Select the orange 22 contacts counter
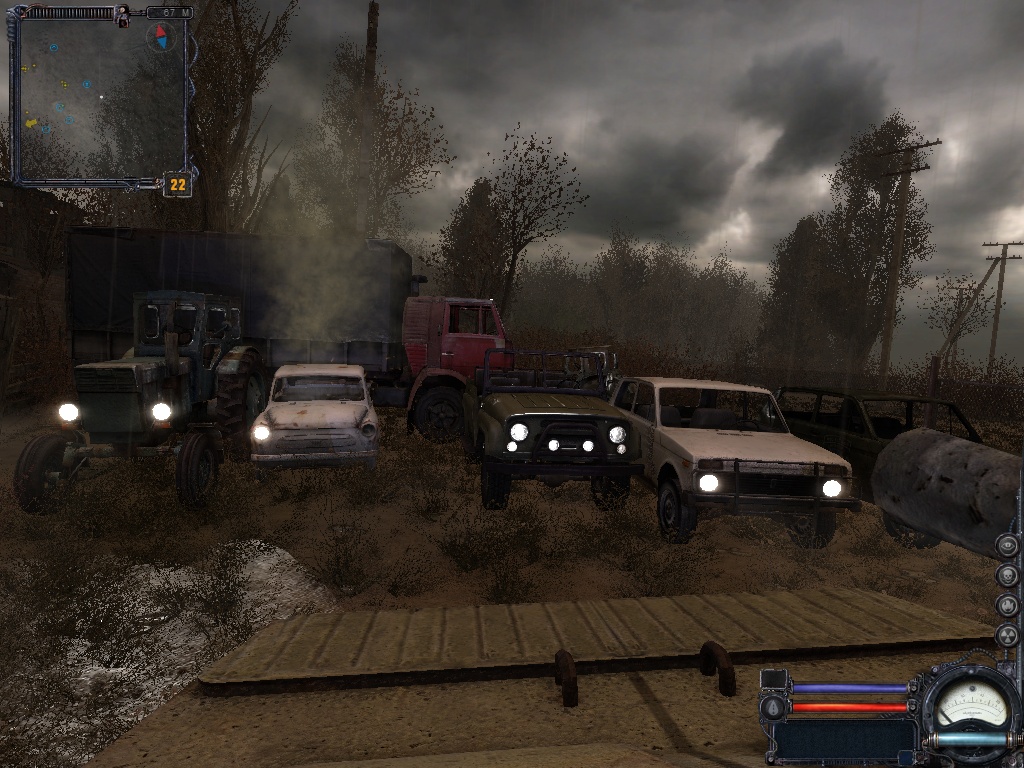The width and height of the screenshot is (1024, 768). point(178,184)
